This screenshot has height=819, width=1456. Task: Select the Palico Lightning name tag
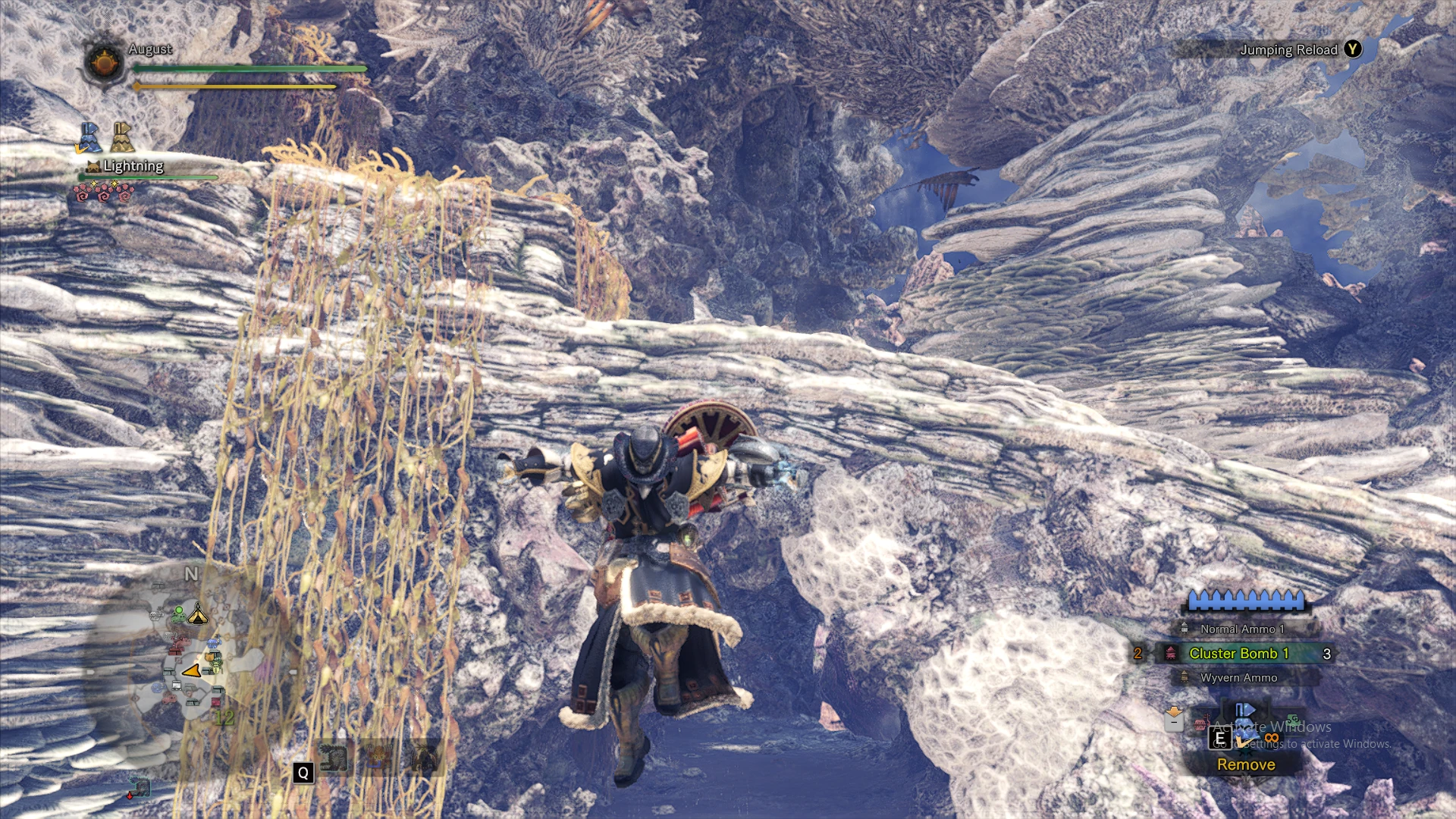coord(133,166)
